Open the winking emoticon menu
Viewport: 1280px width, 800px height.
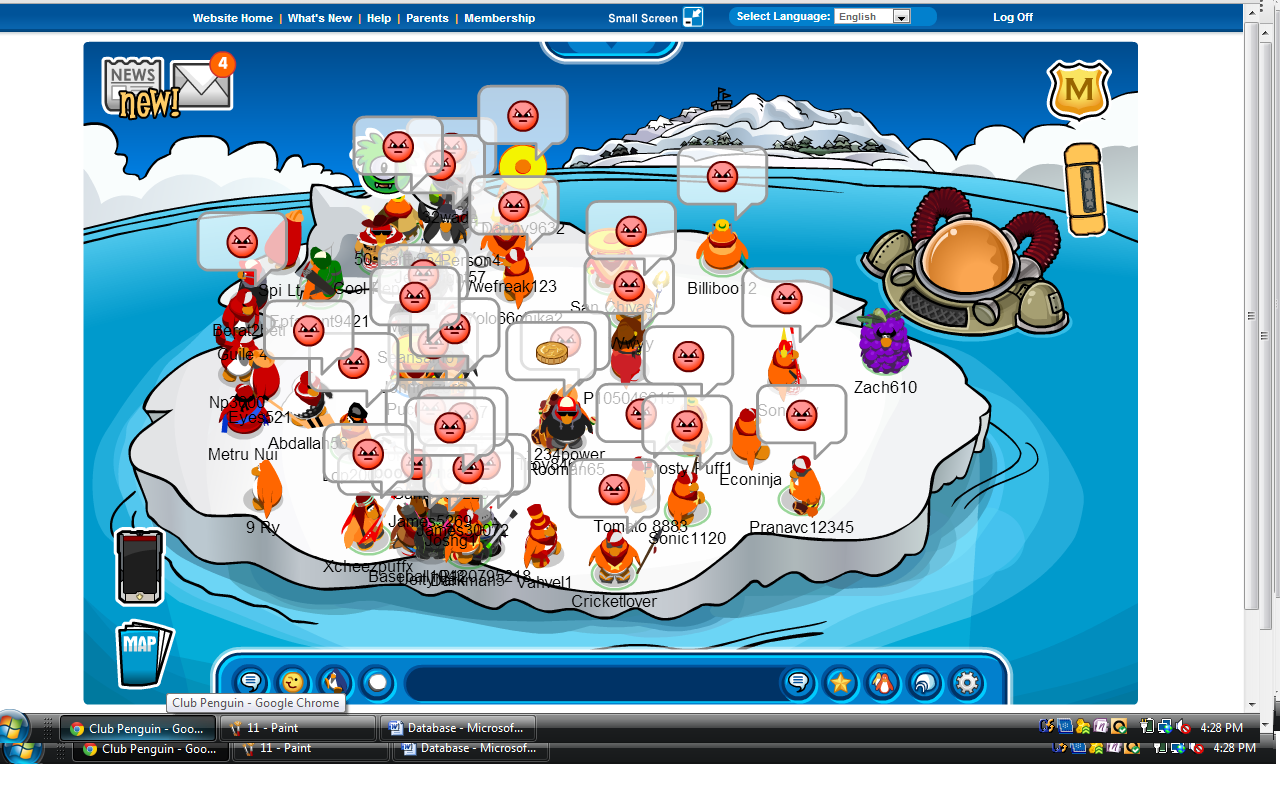(x=292, y=683)
